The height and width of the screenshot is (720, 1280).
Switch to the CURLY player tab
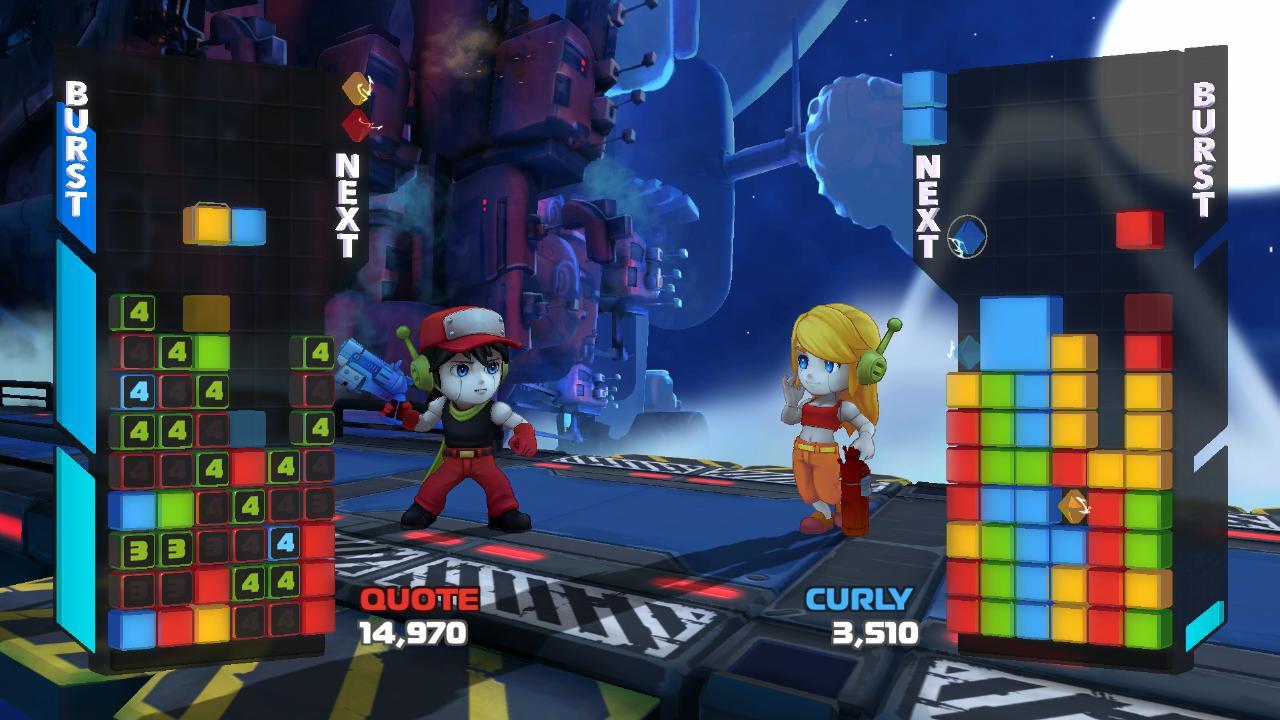point(860,600)
